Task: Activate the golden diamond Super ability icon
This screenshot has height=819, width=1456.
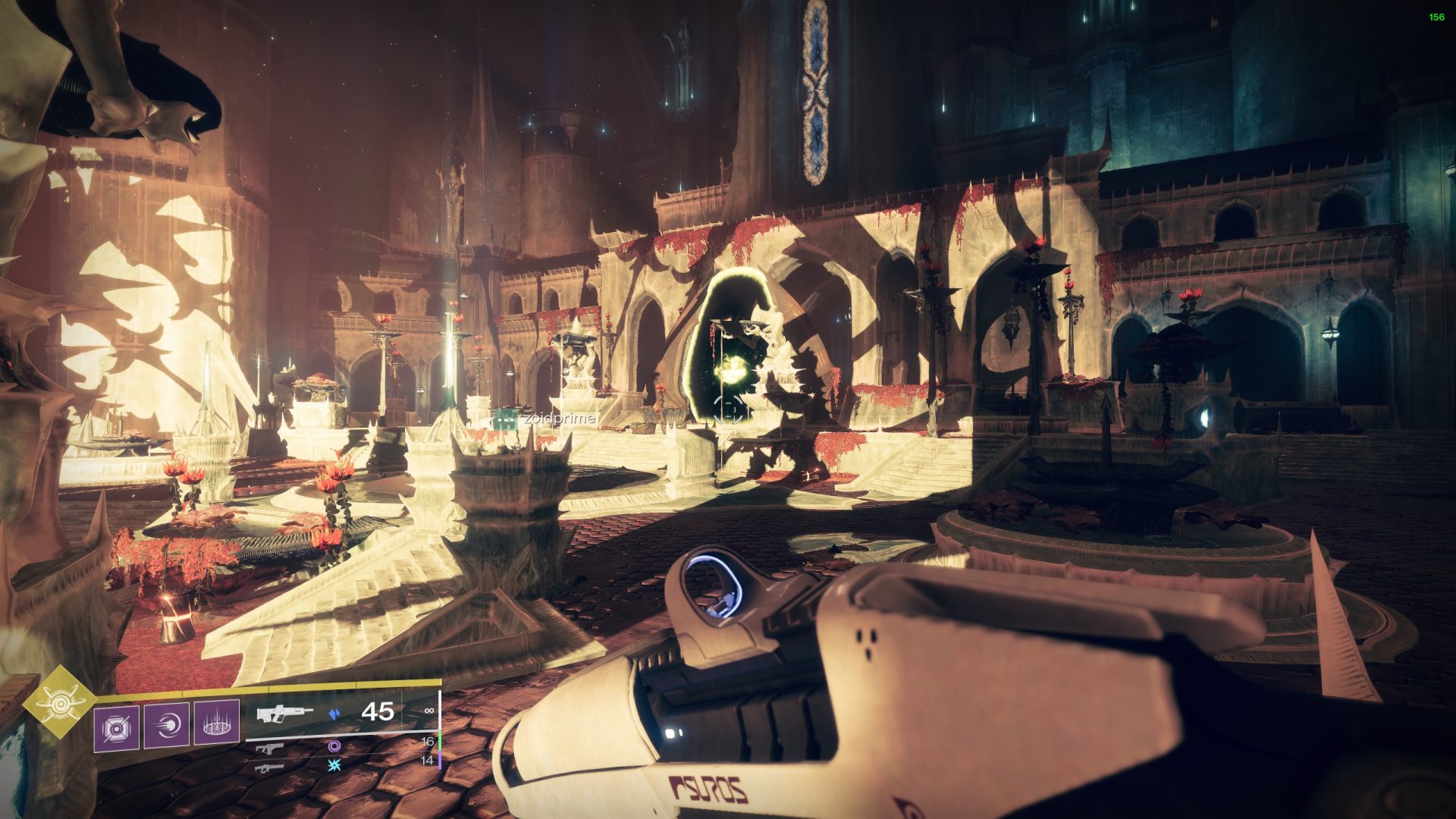Action: pos(59,701)
